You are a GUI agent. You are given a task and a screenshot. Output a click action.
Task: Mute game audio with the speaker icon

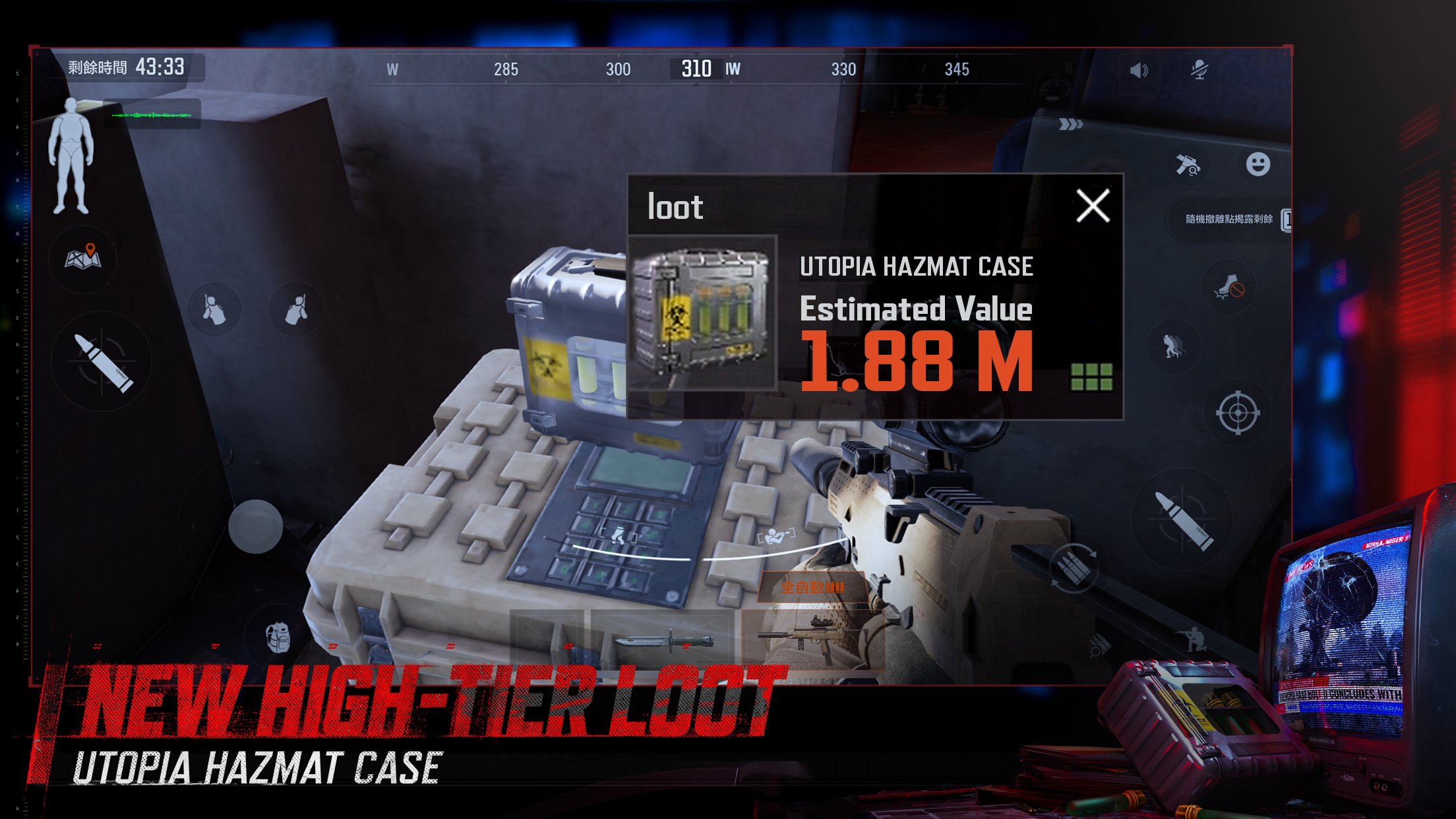[x=1139, y=71]
